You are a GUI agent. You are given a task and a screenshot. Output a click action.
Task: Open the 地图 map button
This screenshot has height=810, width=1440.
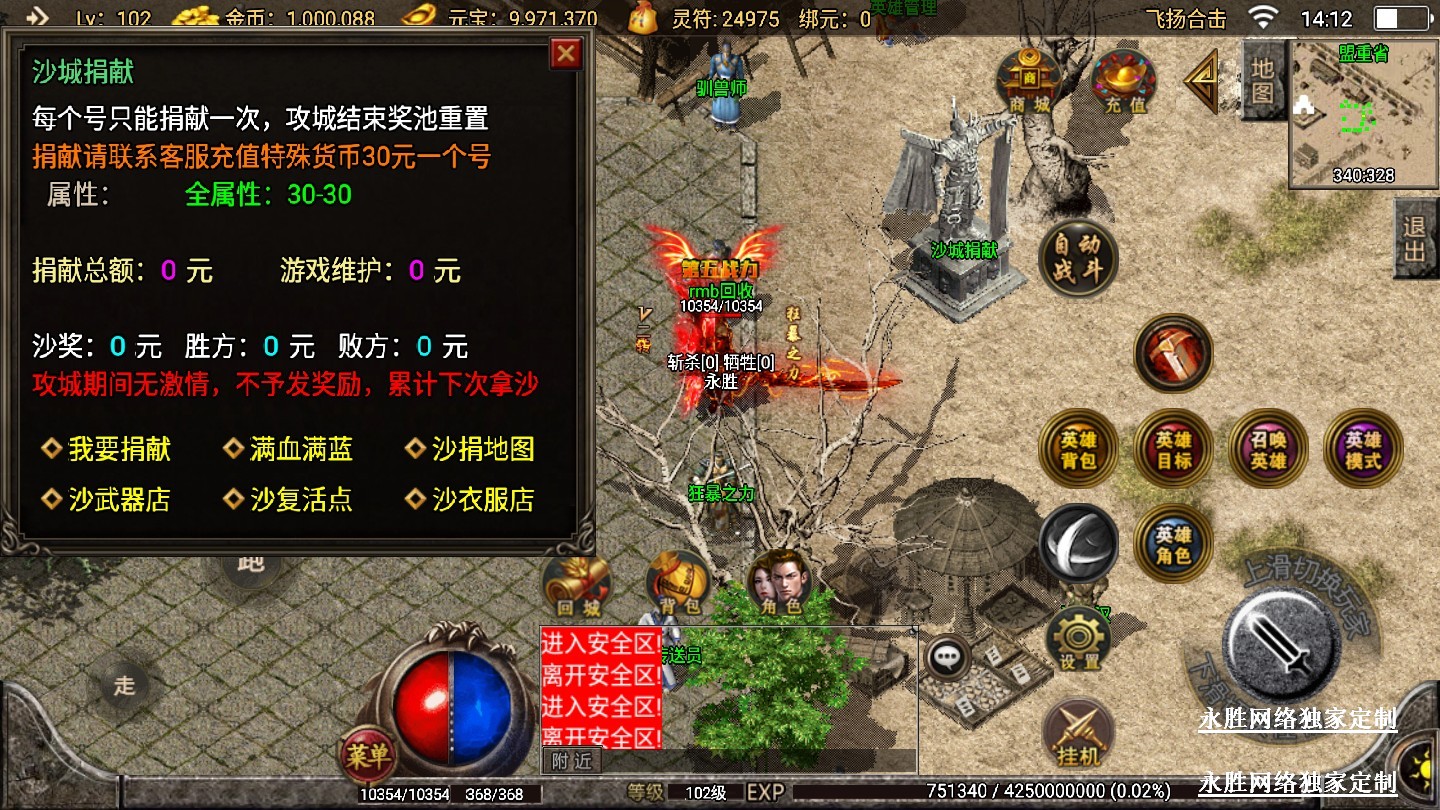(x=1263, y=80)
